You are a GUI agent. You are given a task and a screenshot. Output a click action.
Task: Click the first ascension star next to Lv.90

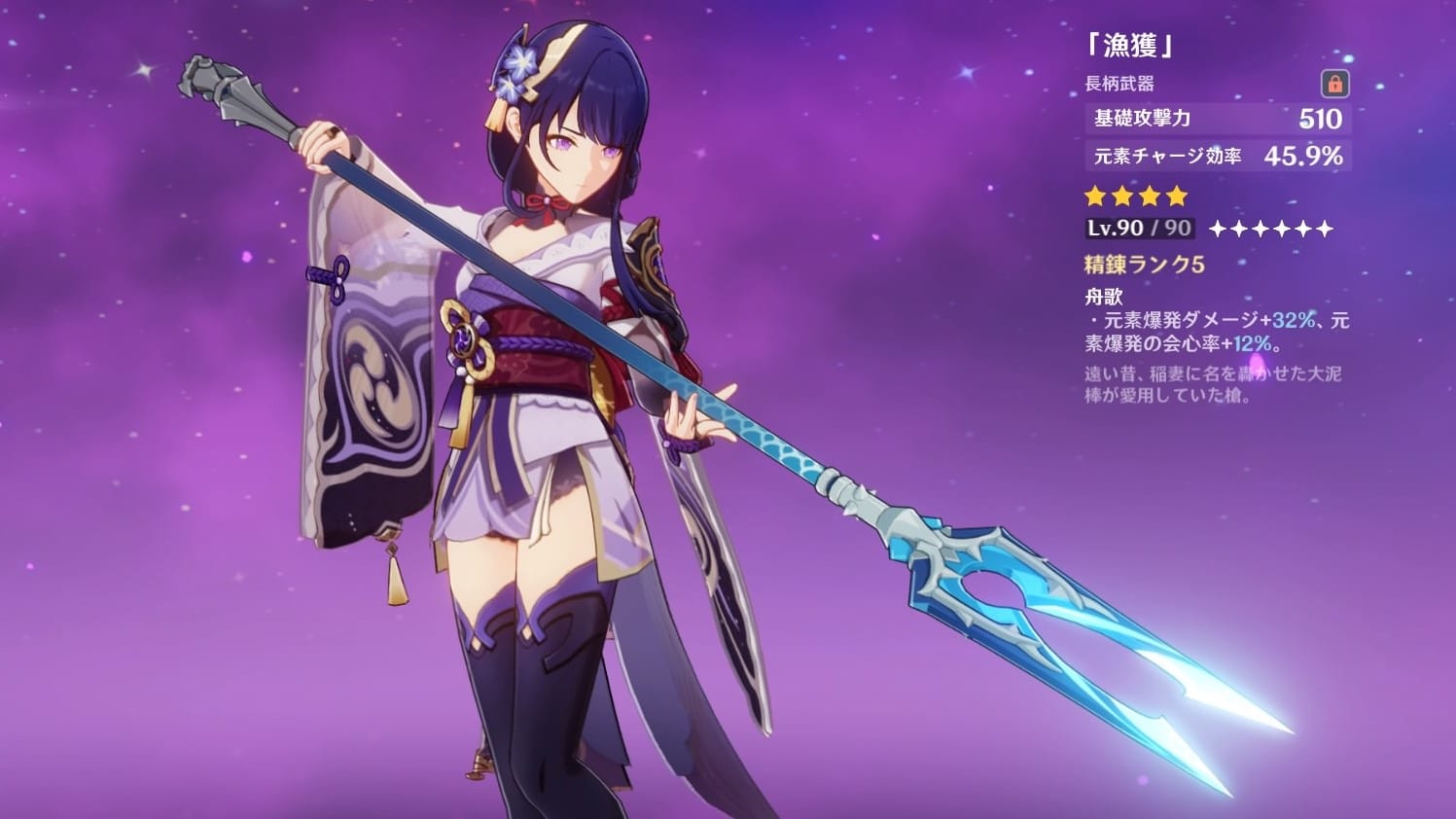click(1216, 230)
